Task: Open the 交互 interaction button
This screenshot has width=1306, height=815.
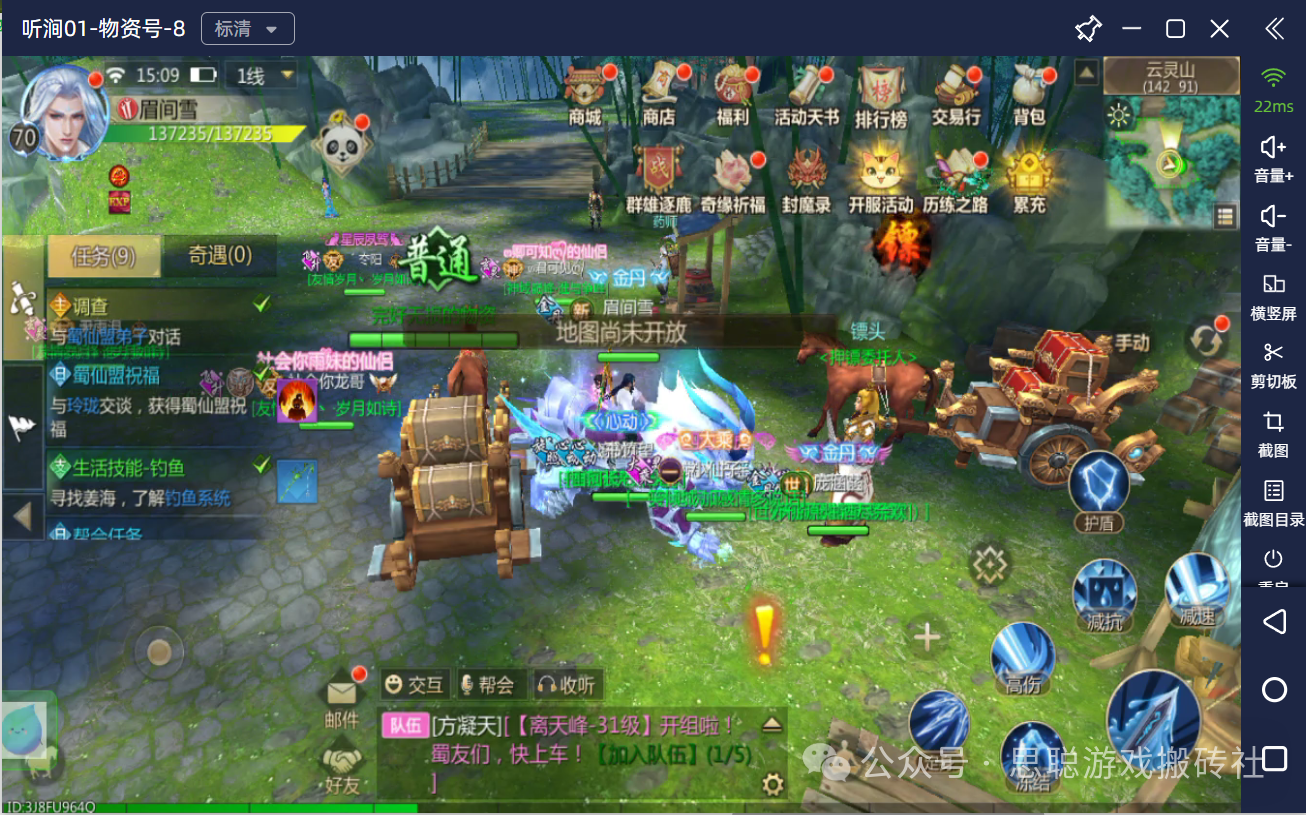Action: coord(414,684)
